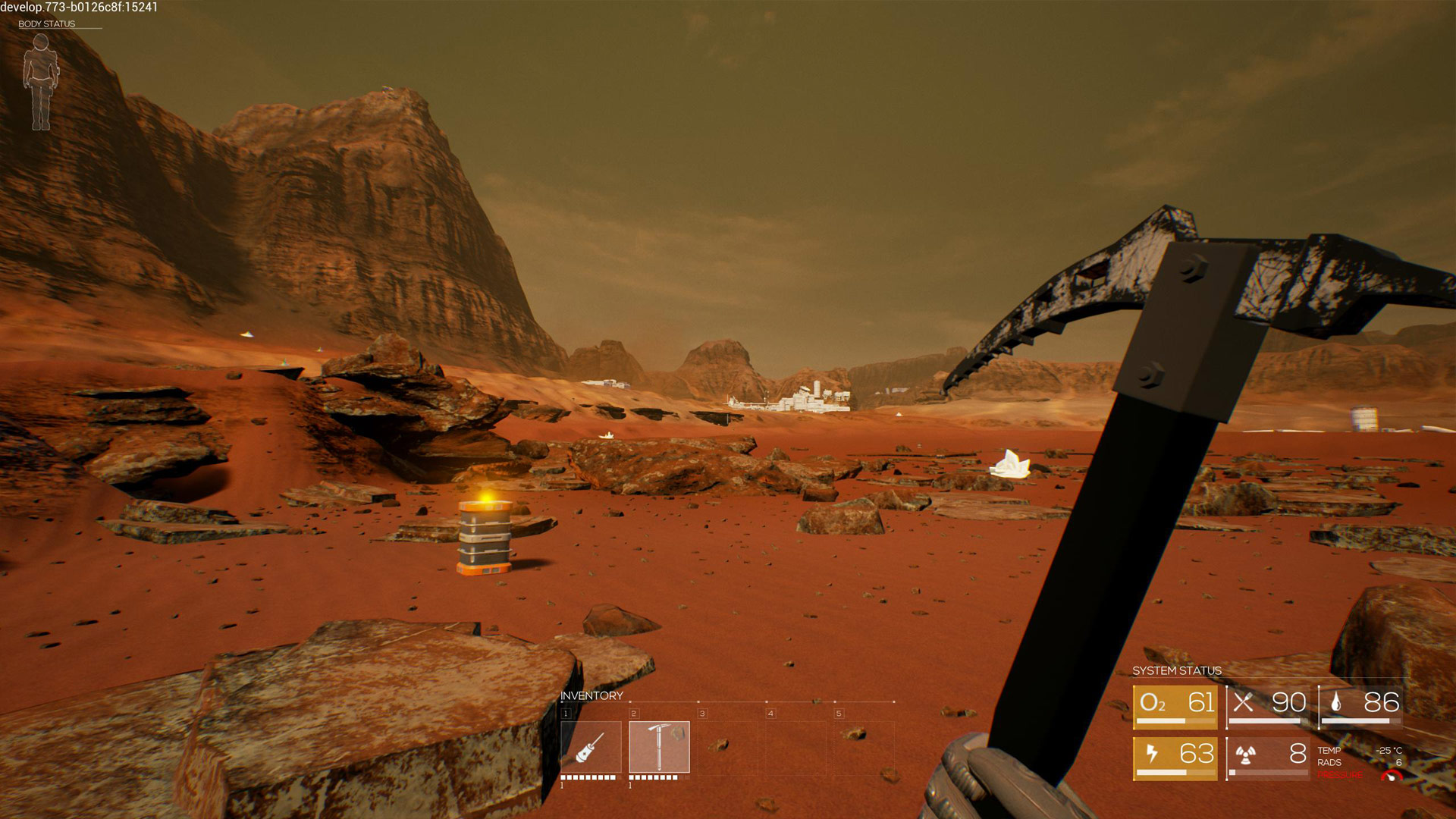The height and width of the screenshot is (819, 1456).
Task: Click the Body Status astronaut figure
Action: point(40,82)
